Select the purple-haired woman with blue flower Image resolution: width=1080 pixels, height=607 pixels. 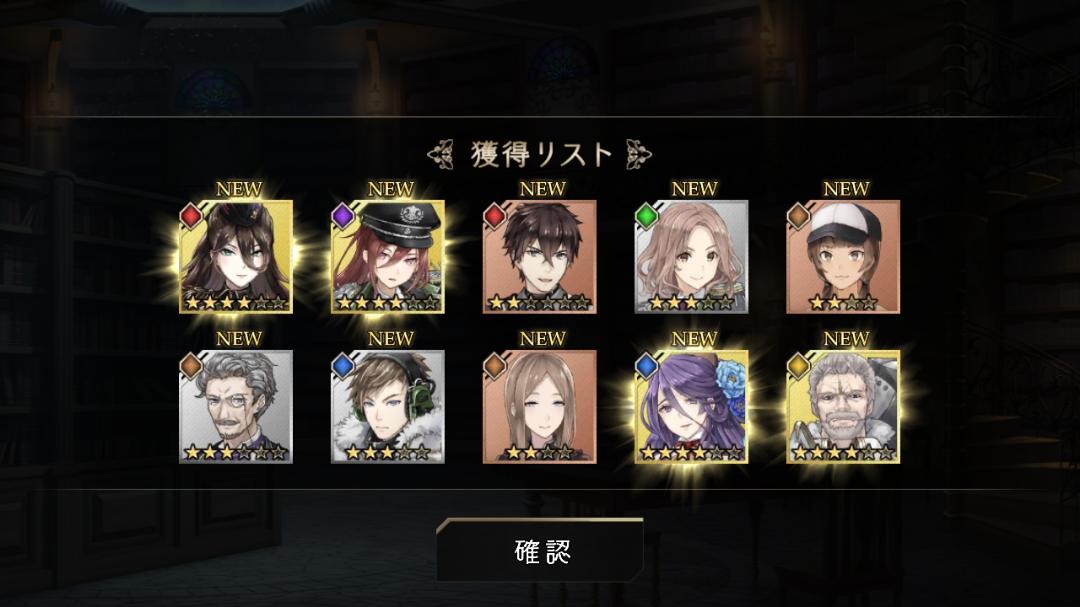[692, 407]
